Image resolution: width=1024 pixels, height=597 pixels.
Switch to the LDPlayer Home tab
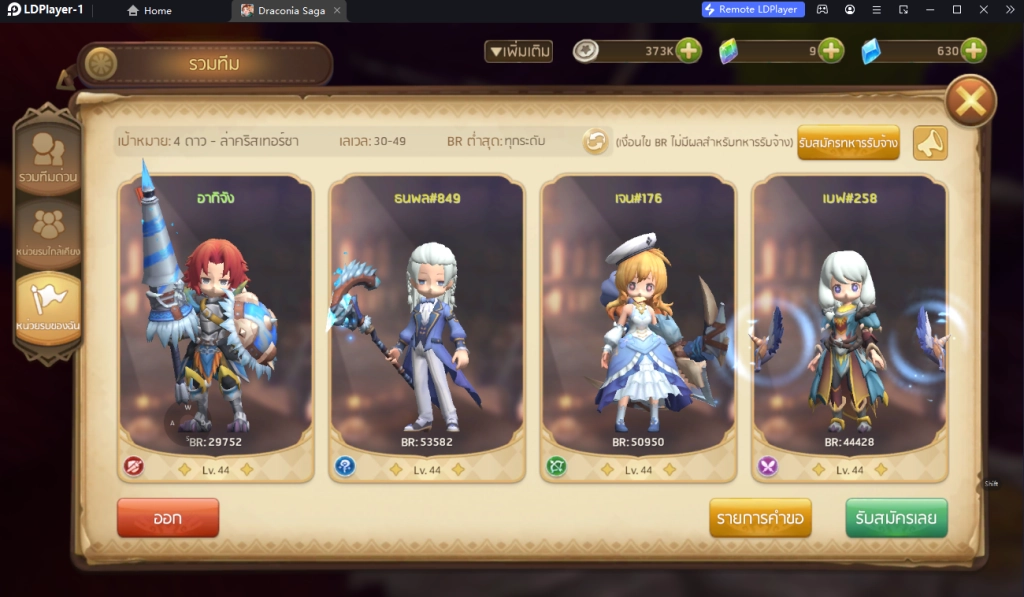point(149,10)
